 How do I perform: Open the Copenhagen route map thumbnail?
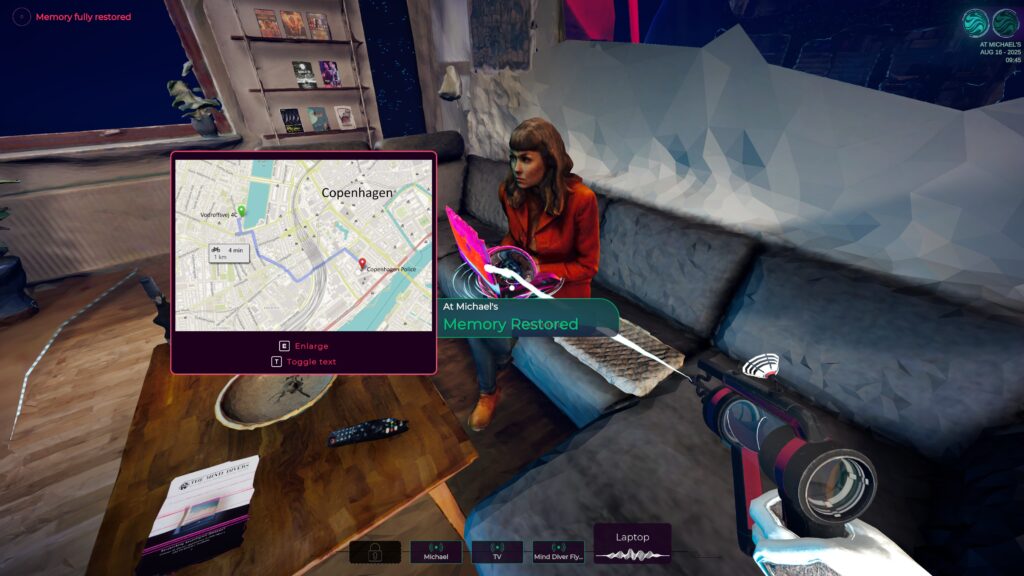tap(303, 246)
